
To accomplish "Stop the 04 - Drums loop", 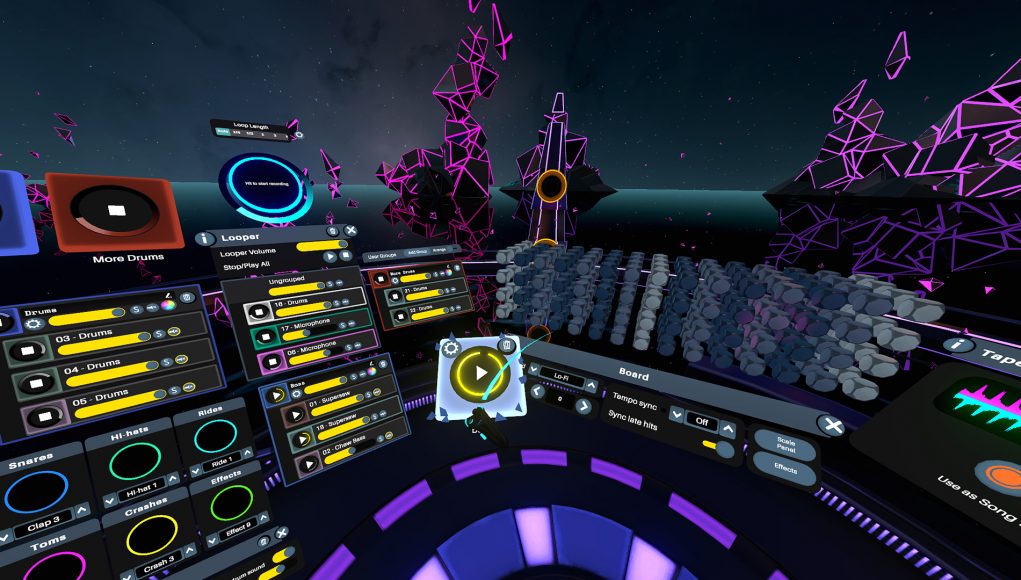I will 37,383.
